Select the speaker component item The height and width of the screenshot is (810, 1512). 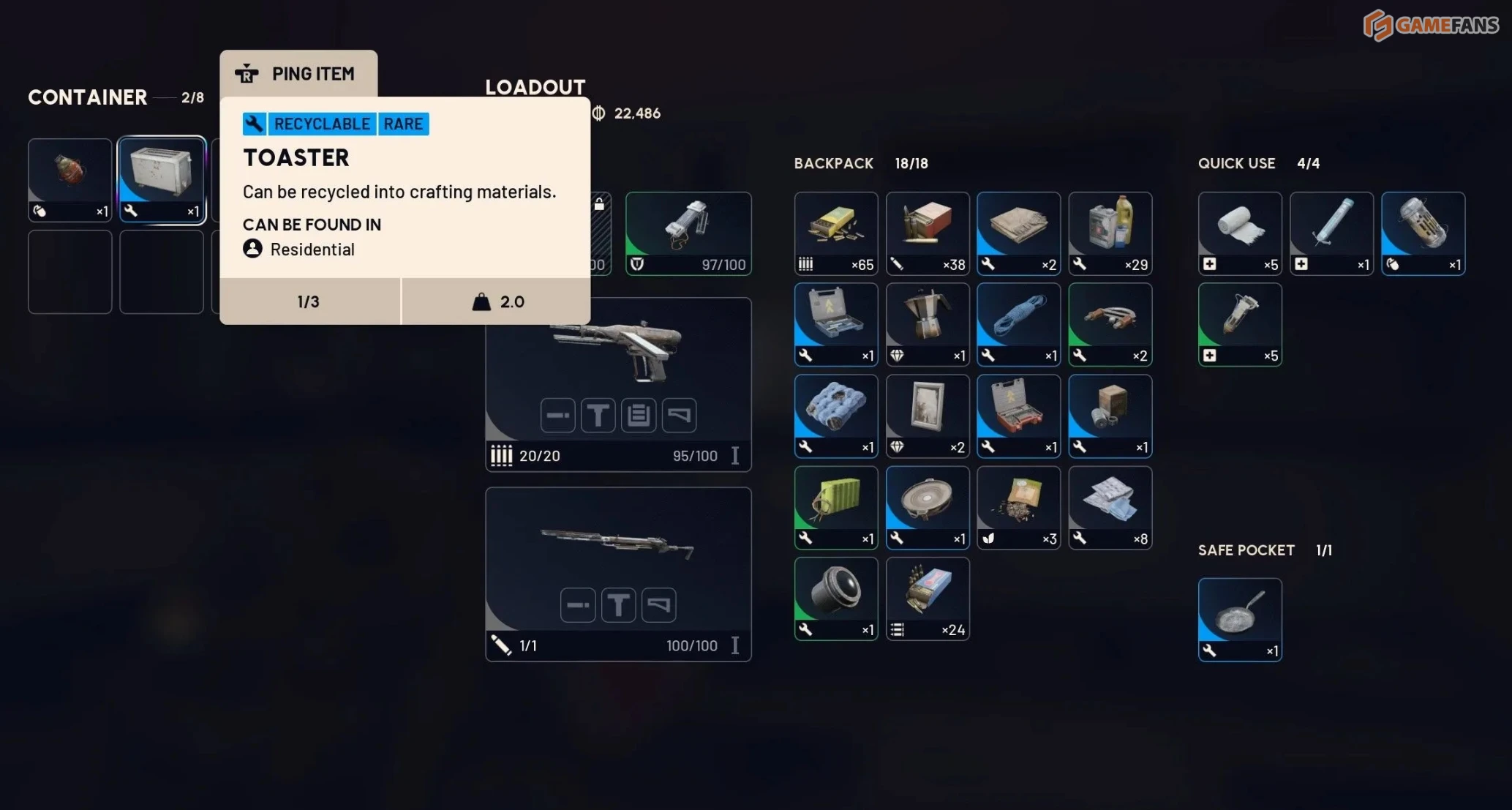point(836,598)
